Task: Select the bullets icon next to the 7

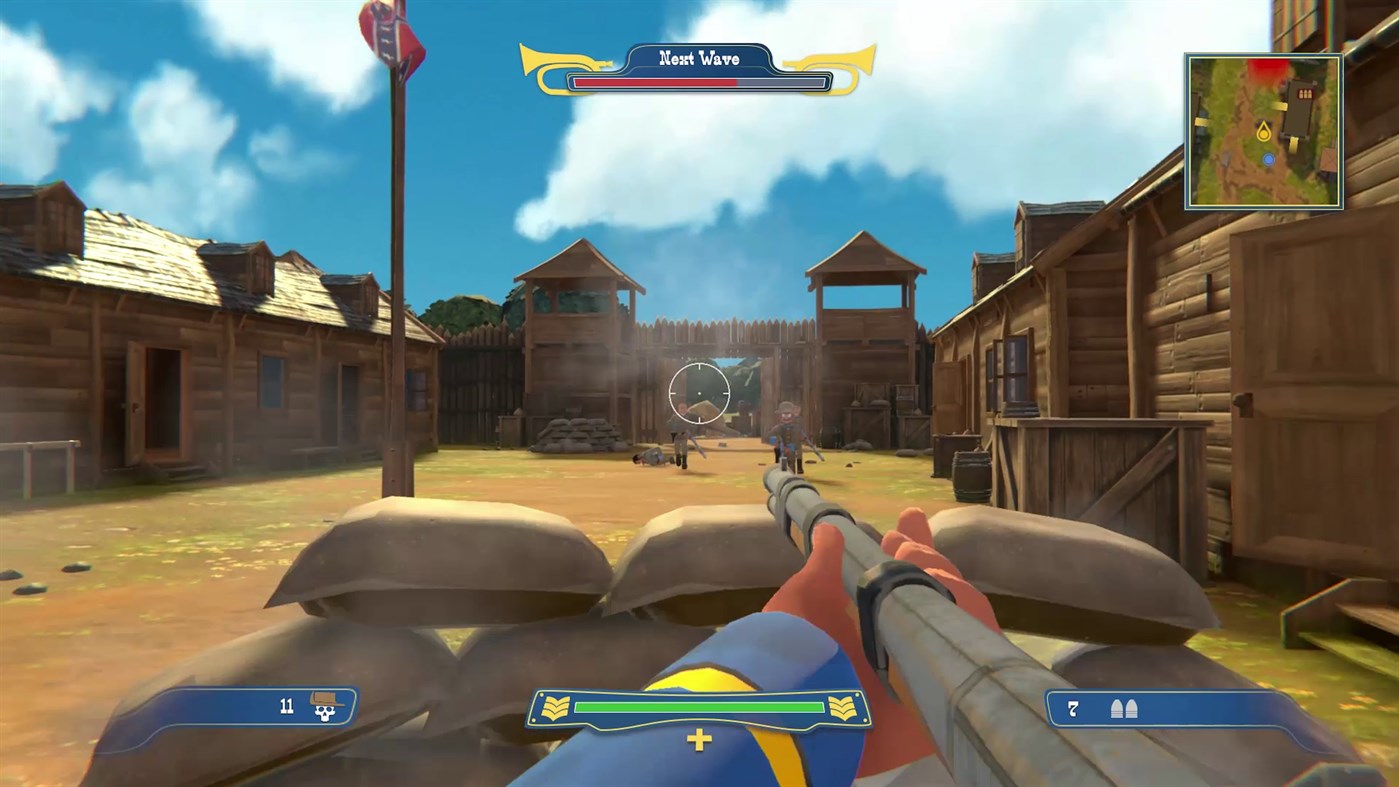Action: tap(1123, 707)
